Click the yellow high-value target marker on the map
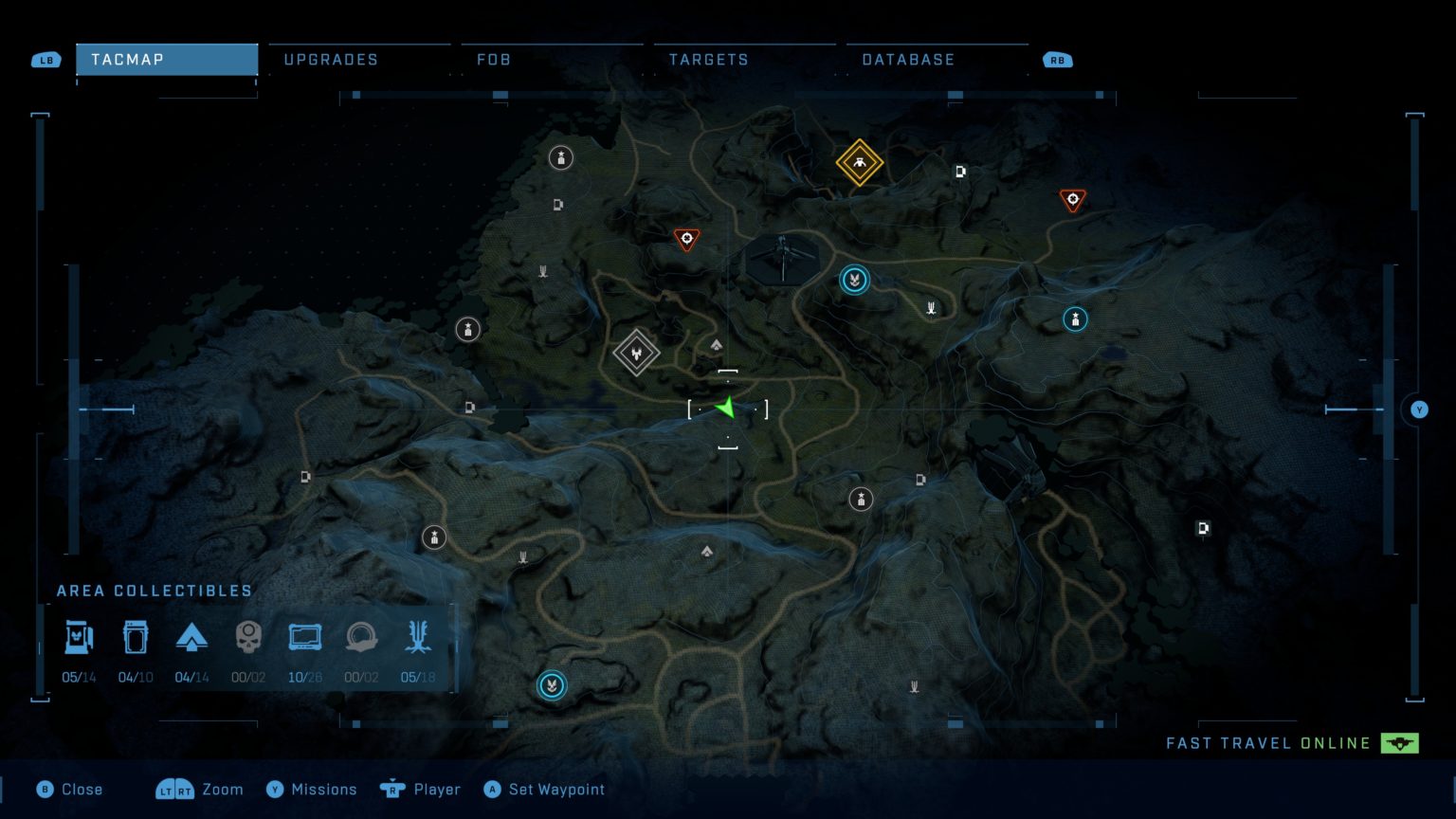 [x=858, y=163]
